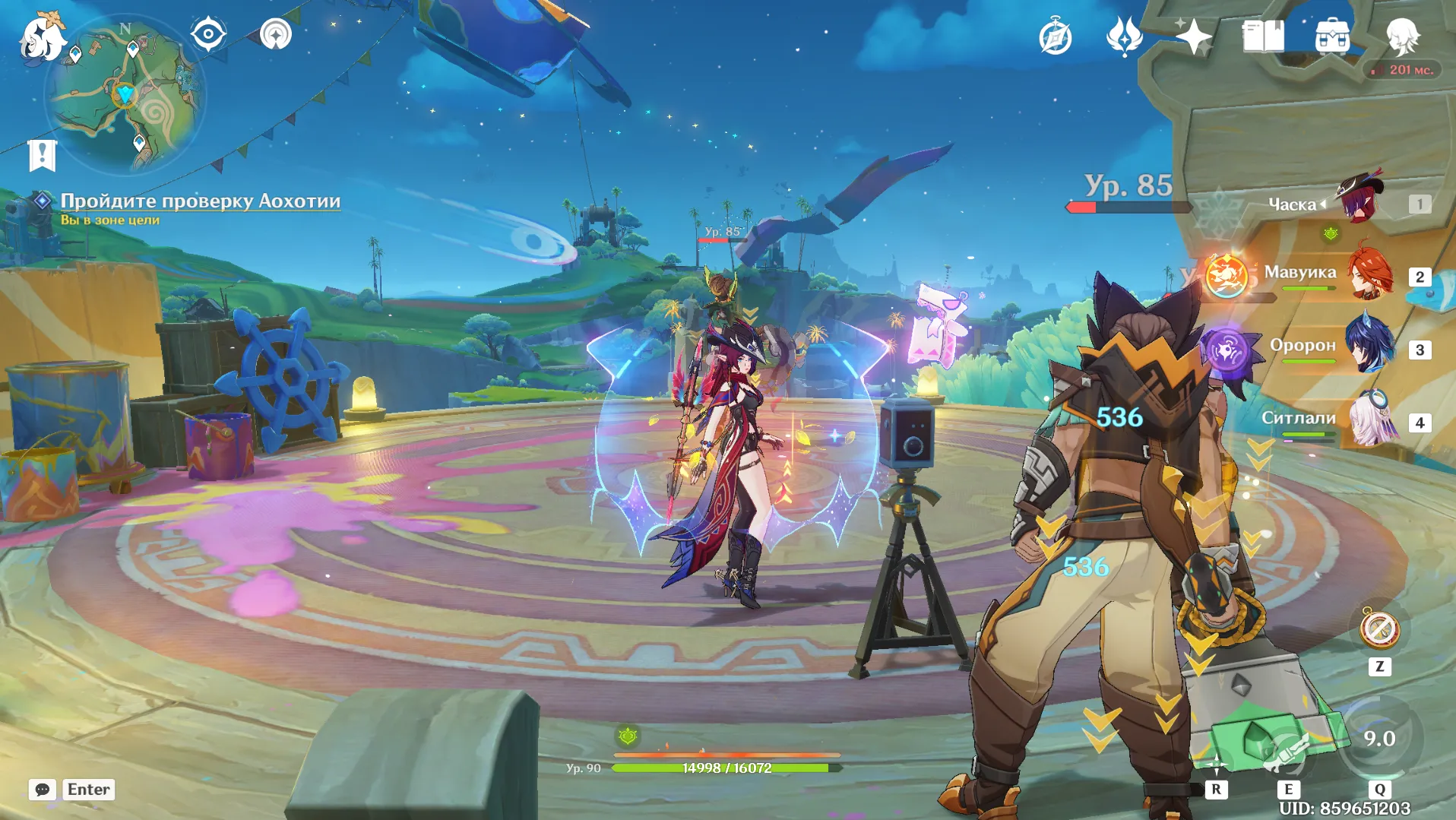Use the elemental skill icon
This screenshot has height=820, width=1456.
tap(1287, 752)
